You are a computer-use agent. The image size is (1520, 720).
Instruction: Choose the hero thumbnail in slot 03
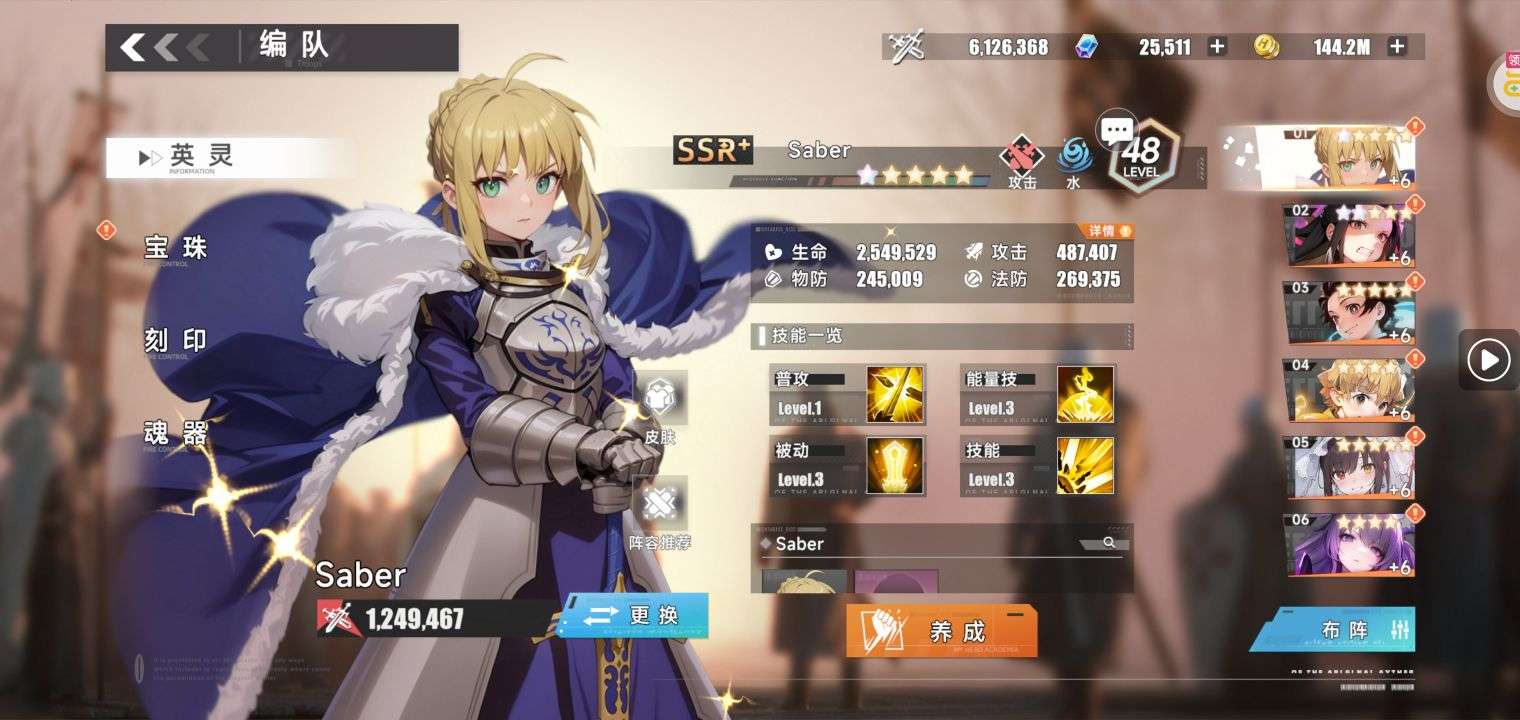coord(1349,313)
